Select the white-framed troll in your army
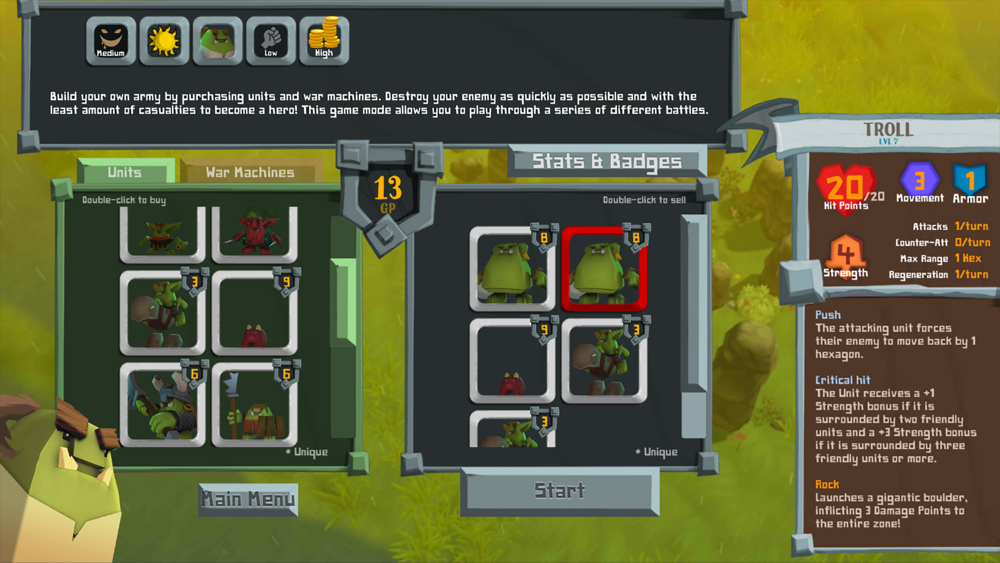The height and width of the screenshot is (563, 1000). [x=512, y=268]
